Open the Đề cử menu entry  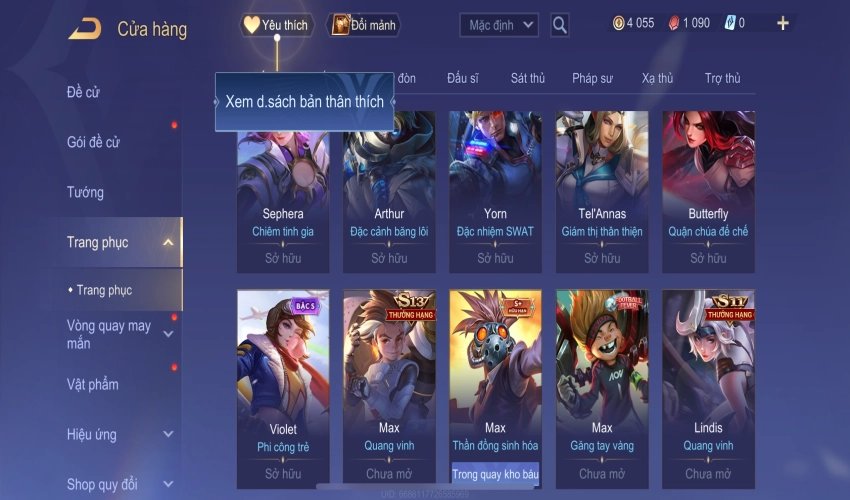click(x=84, y=93)
